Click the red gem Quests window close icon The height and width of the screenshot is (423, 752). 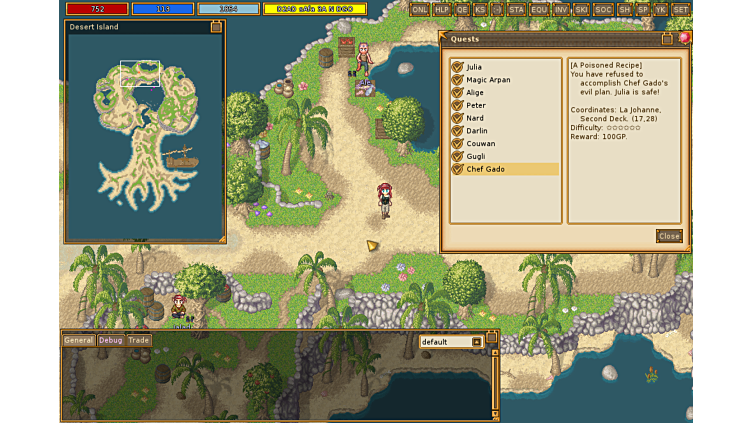click(684, 38)
